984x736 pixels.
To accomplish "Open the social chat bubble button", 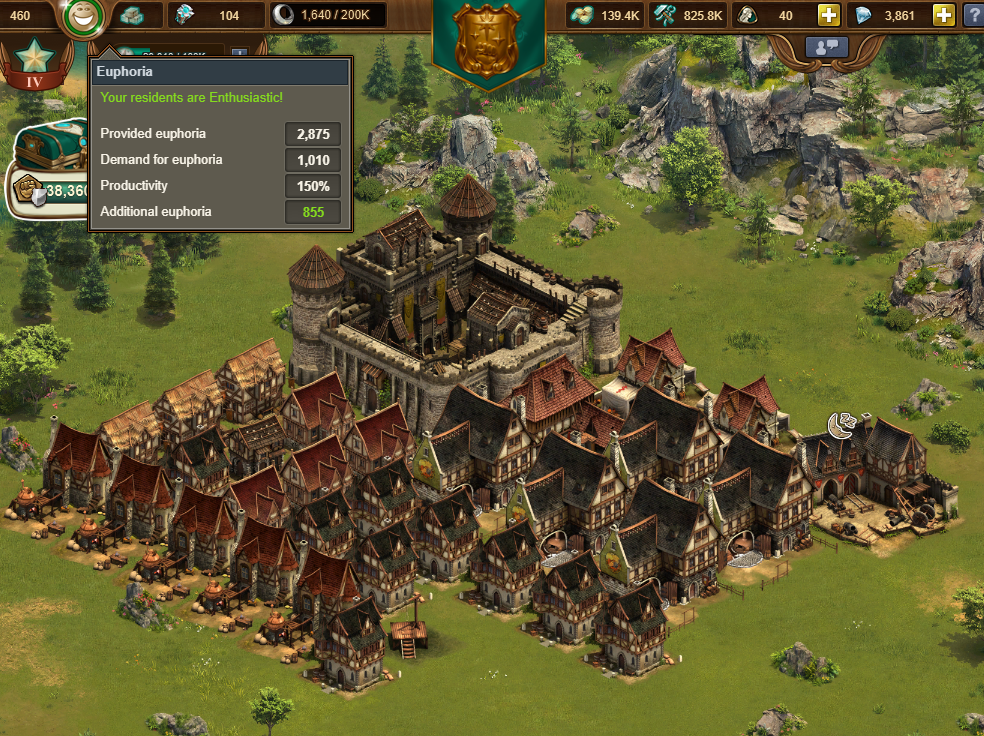I will [827, 46].
